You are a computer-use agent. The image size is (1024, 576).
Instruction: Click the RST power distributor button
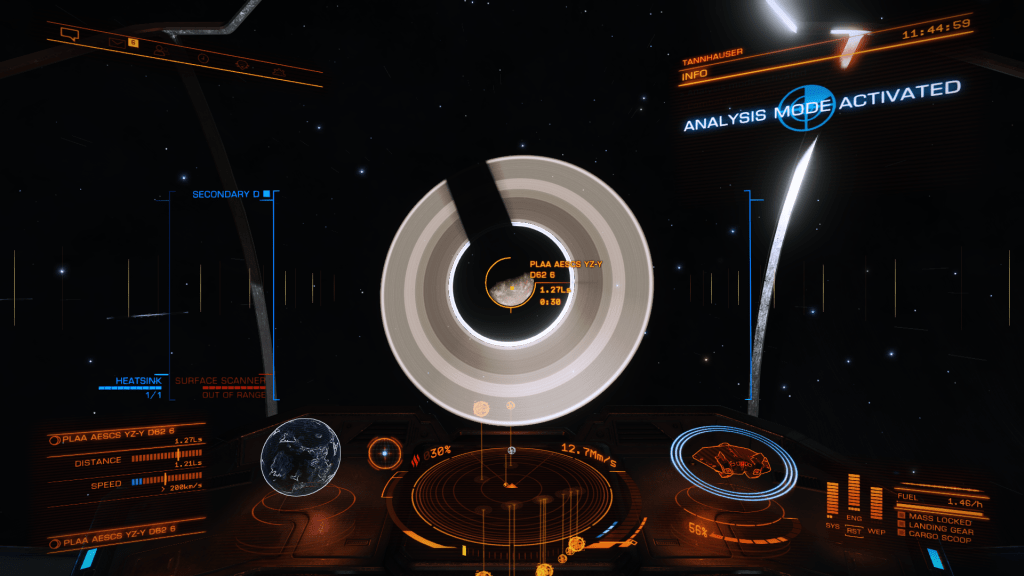coord(853,529)
